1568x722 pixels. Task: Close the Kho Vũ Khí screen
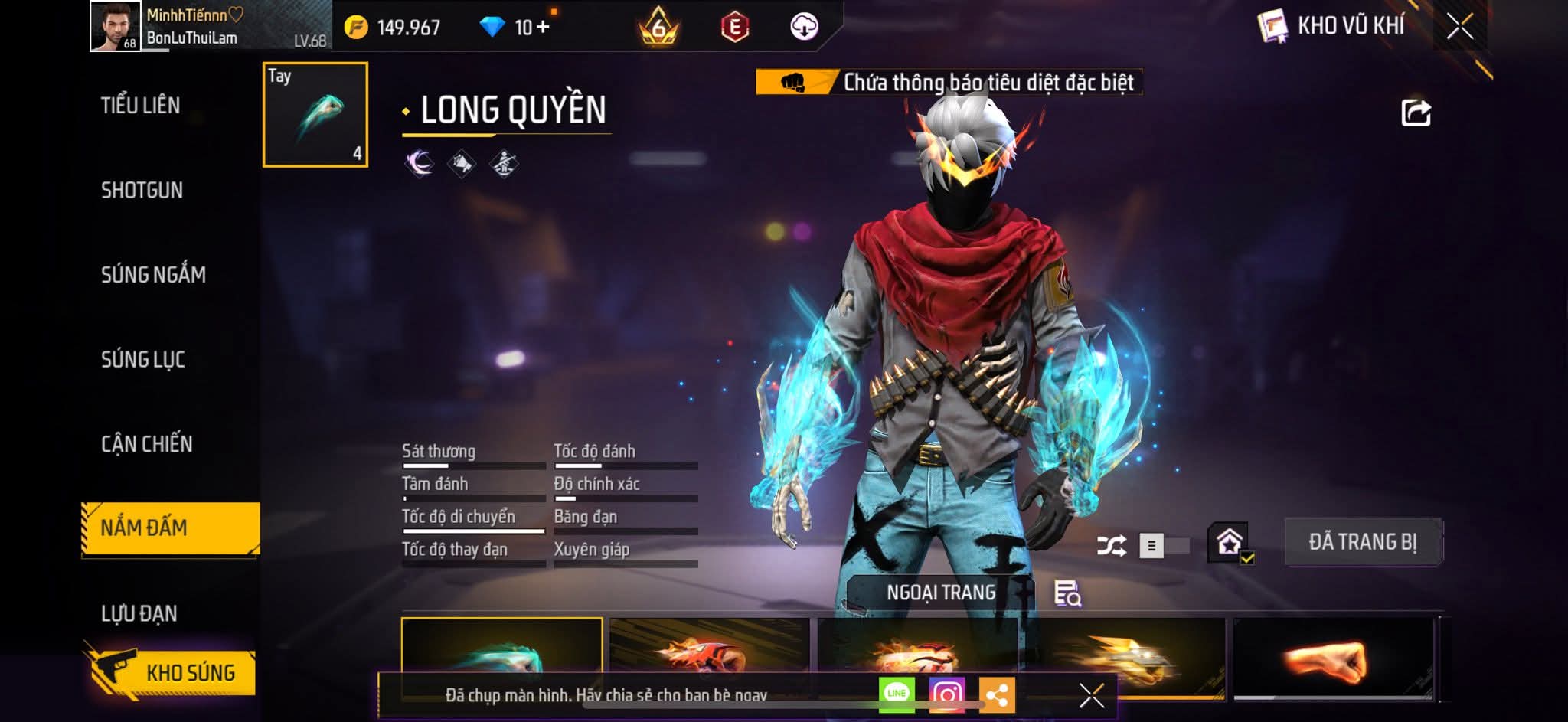(1459, 27)
